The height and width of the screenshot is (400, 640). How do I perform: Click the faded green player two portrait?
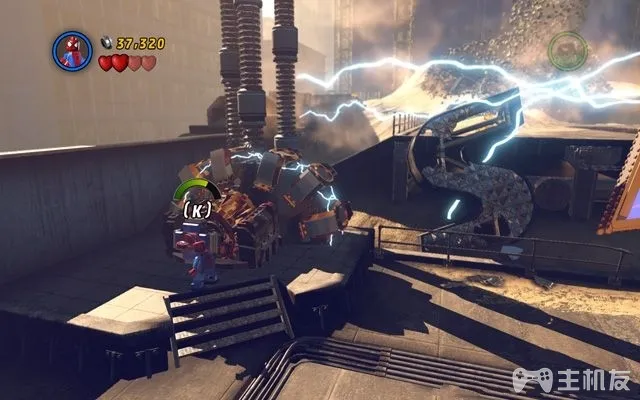click(568, 50)
